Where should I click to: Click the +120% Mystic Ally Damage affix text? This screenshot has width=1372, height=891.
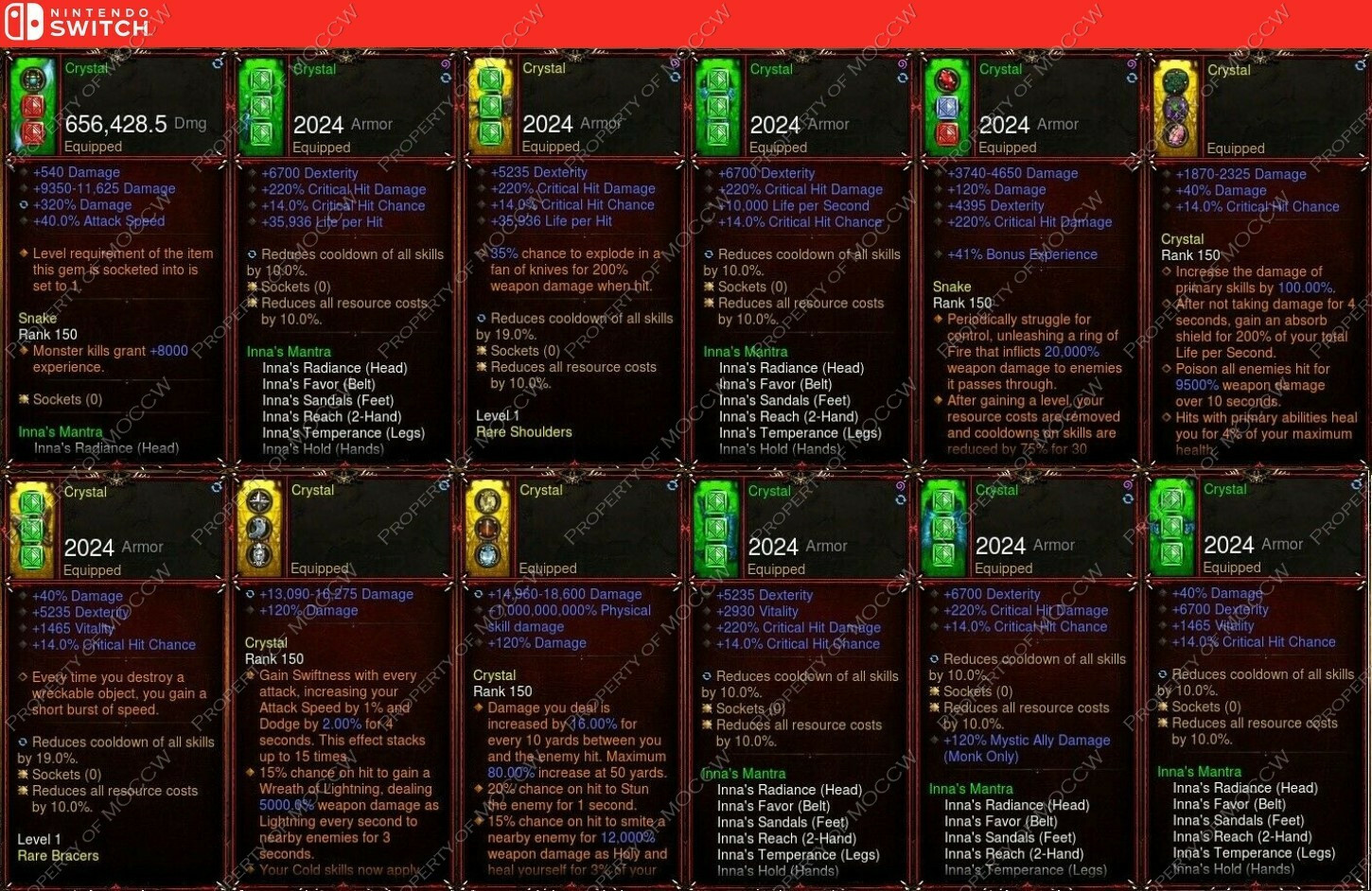click(1025, 740)
